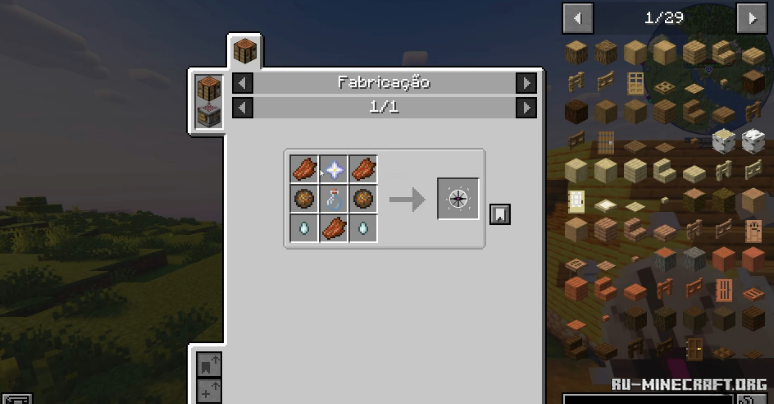Select the compass output slot
The image size is (774, 404).
(x=458, y=199)
